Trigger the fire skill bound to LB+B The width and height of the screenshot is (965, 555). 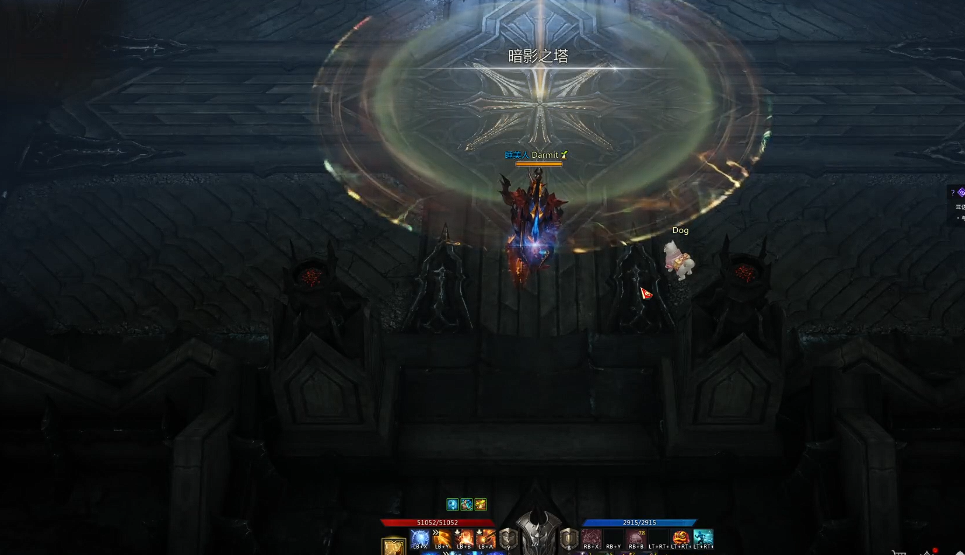click(465, 539)
